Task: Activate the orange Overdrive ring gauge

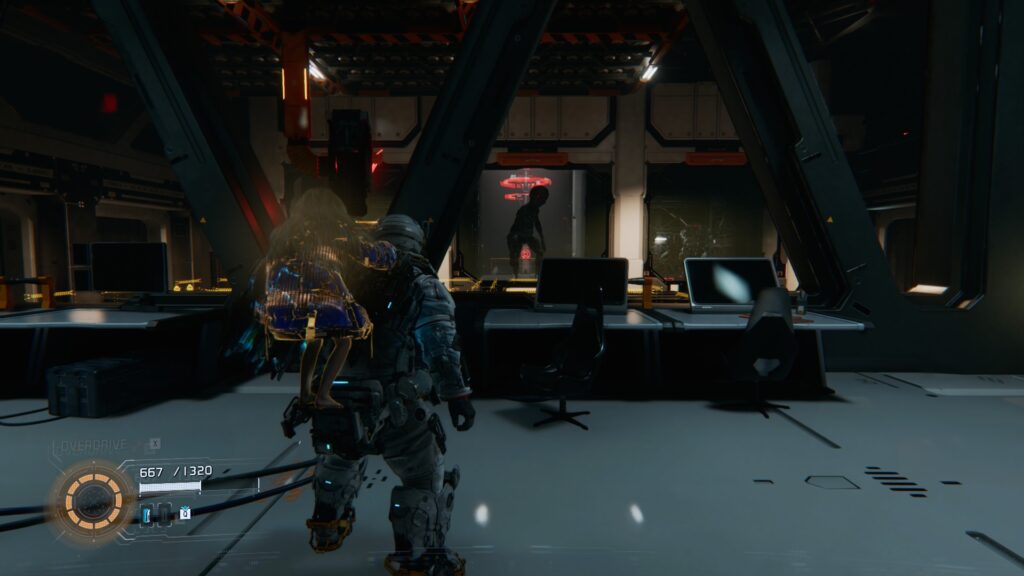Action: pyautogui.click(x=93, y=498)
